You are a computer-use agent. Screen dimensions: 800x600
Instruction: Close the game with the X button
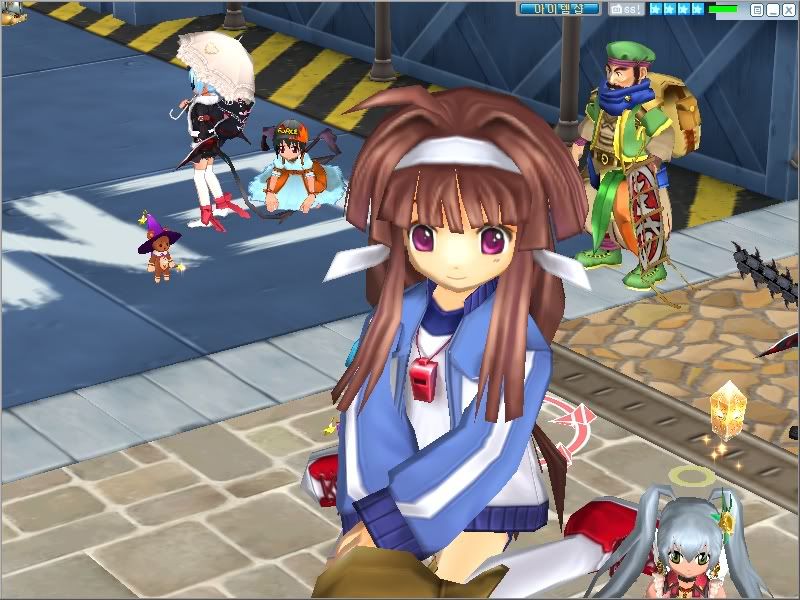(x=787, y=9)
